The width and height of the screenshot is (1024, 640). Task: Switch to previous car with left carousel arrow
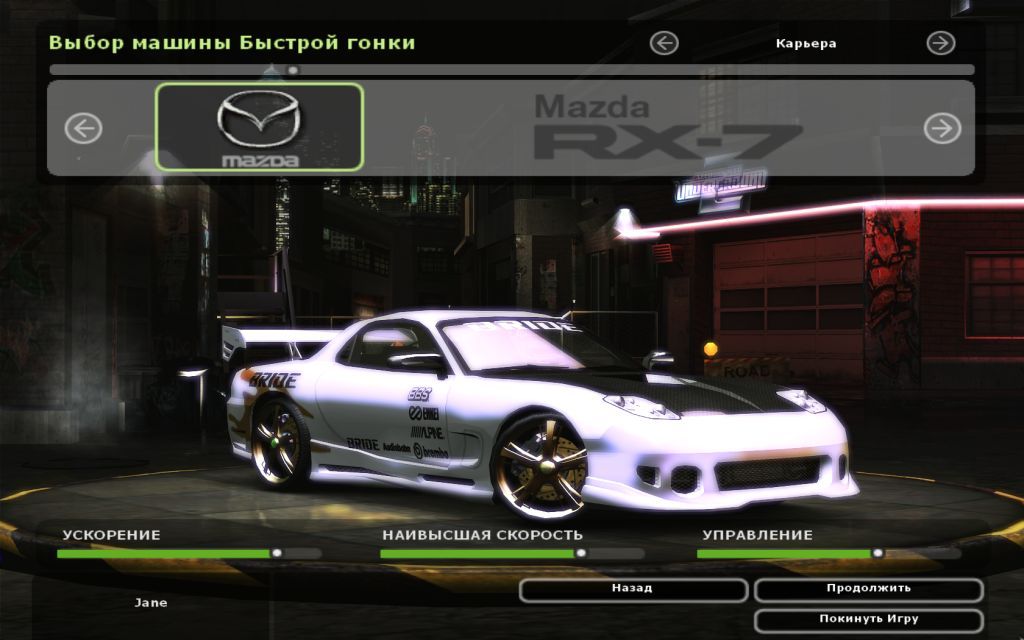click(x=84, y=128)
